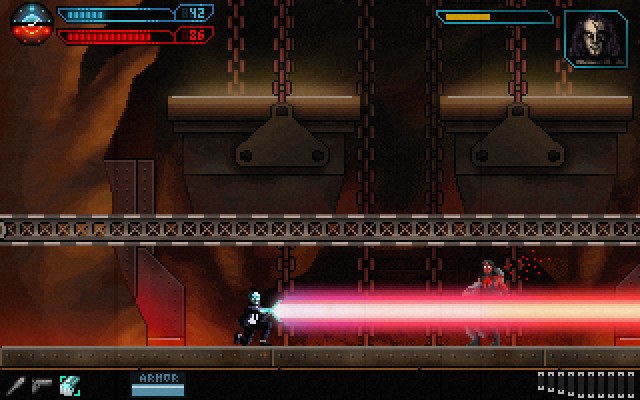The width and height of the screenshot is (640, 400).
Task: Choose the highlighted beam cannon weapon
Action: 69,384
